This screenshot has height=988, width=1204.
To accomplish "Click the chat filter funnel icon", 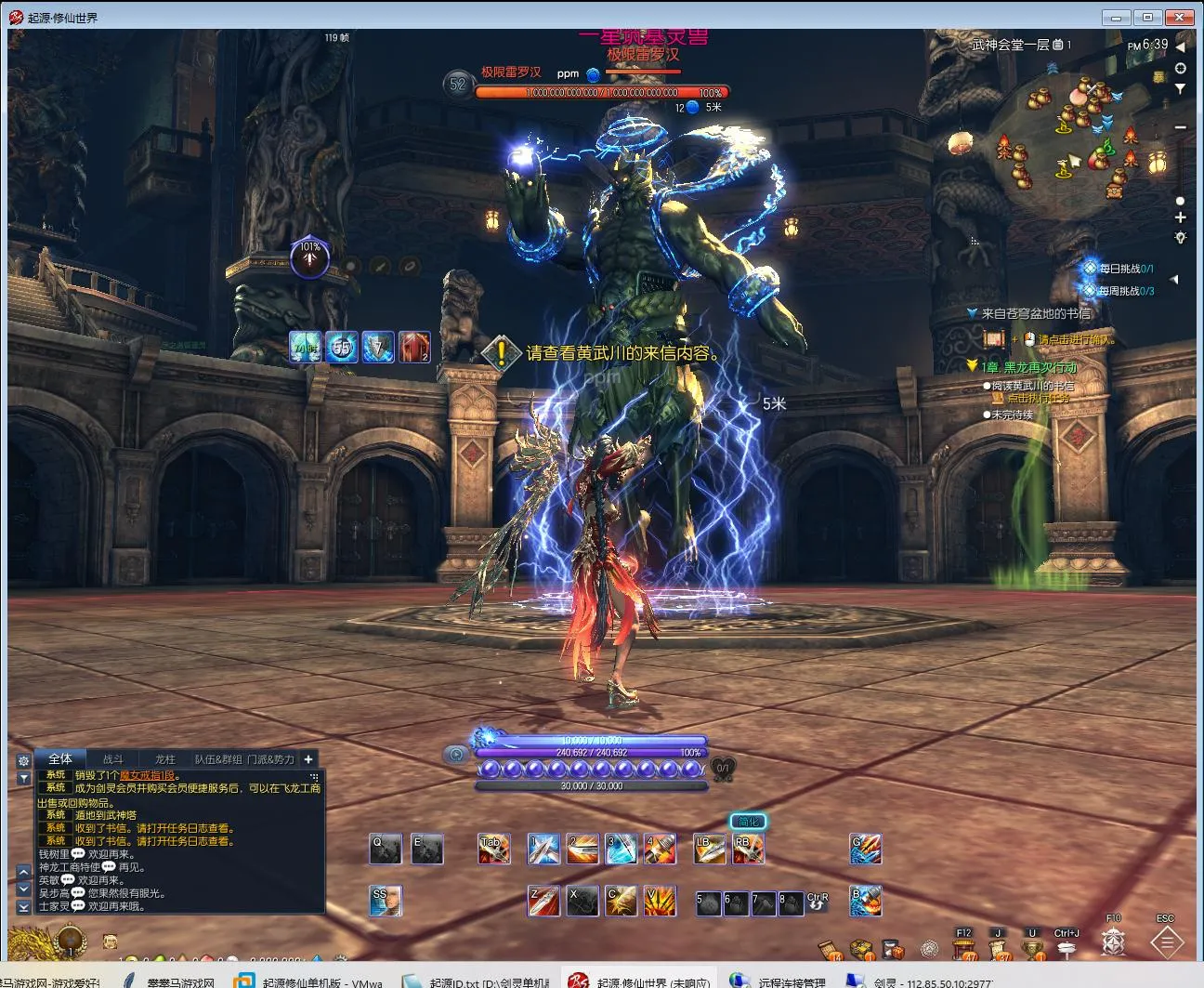I will pos(23,777).
